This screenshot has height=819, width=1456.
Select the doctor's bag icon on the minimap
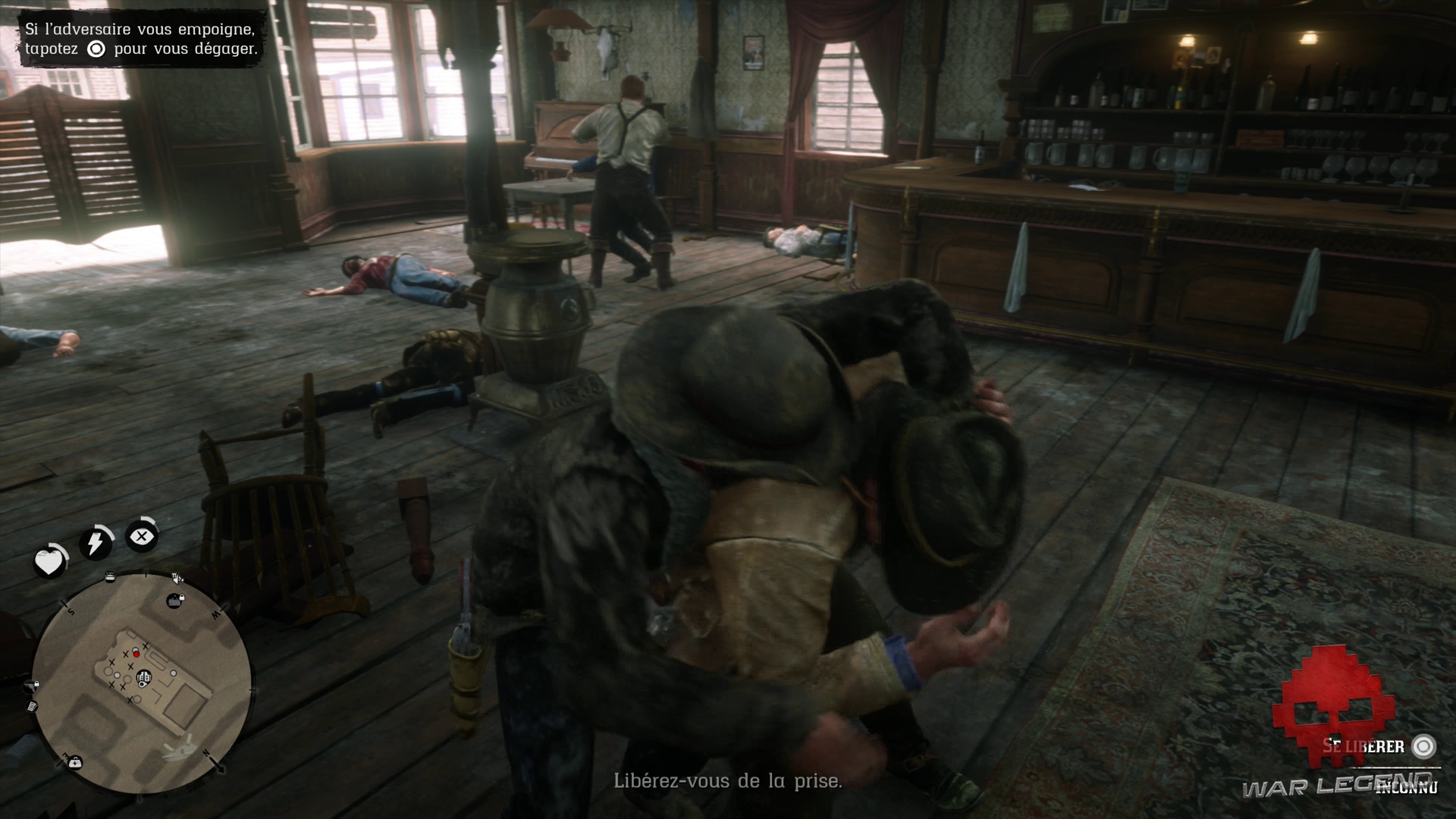(x=75, y=763)
